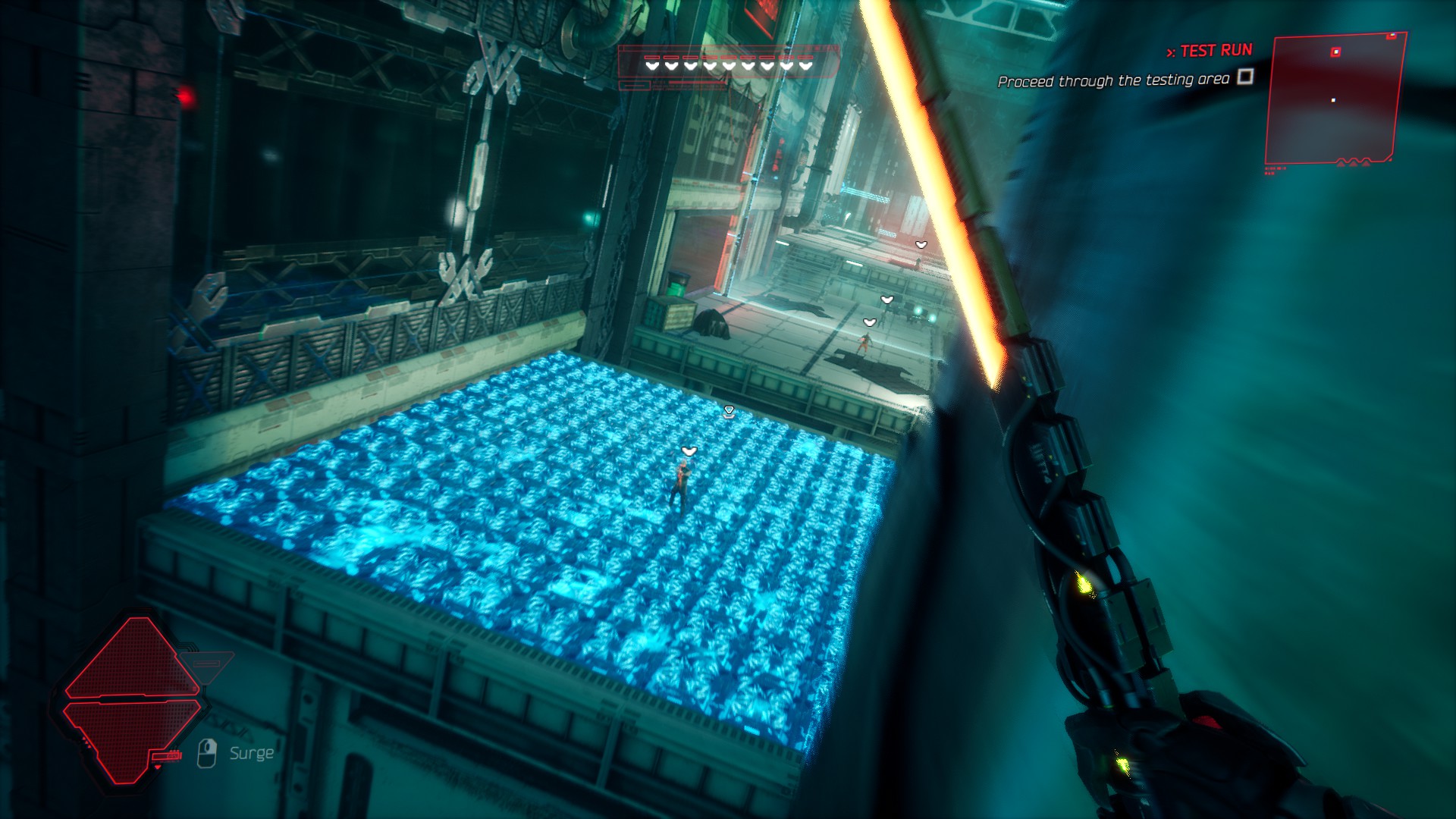
Task: Click the red downward arrow under the Surge meter
Action: coord(158,767)
